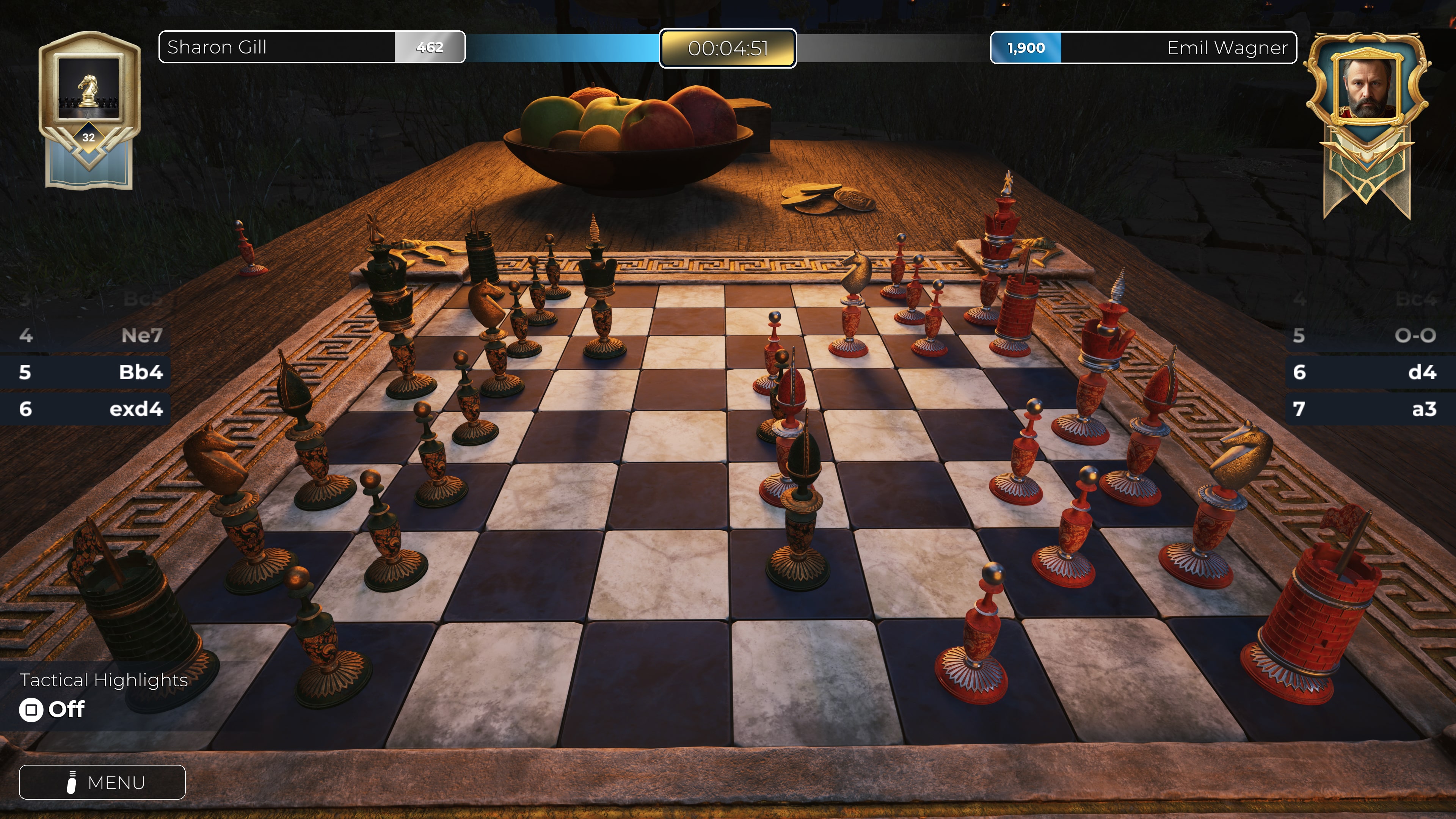
Task: Click the match timer showing 00:04:51
Action: [728, 49]
